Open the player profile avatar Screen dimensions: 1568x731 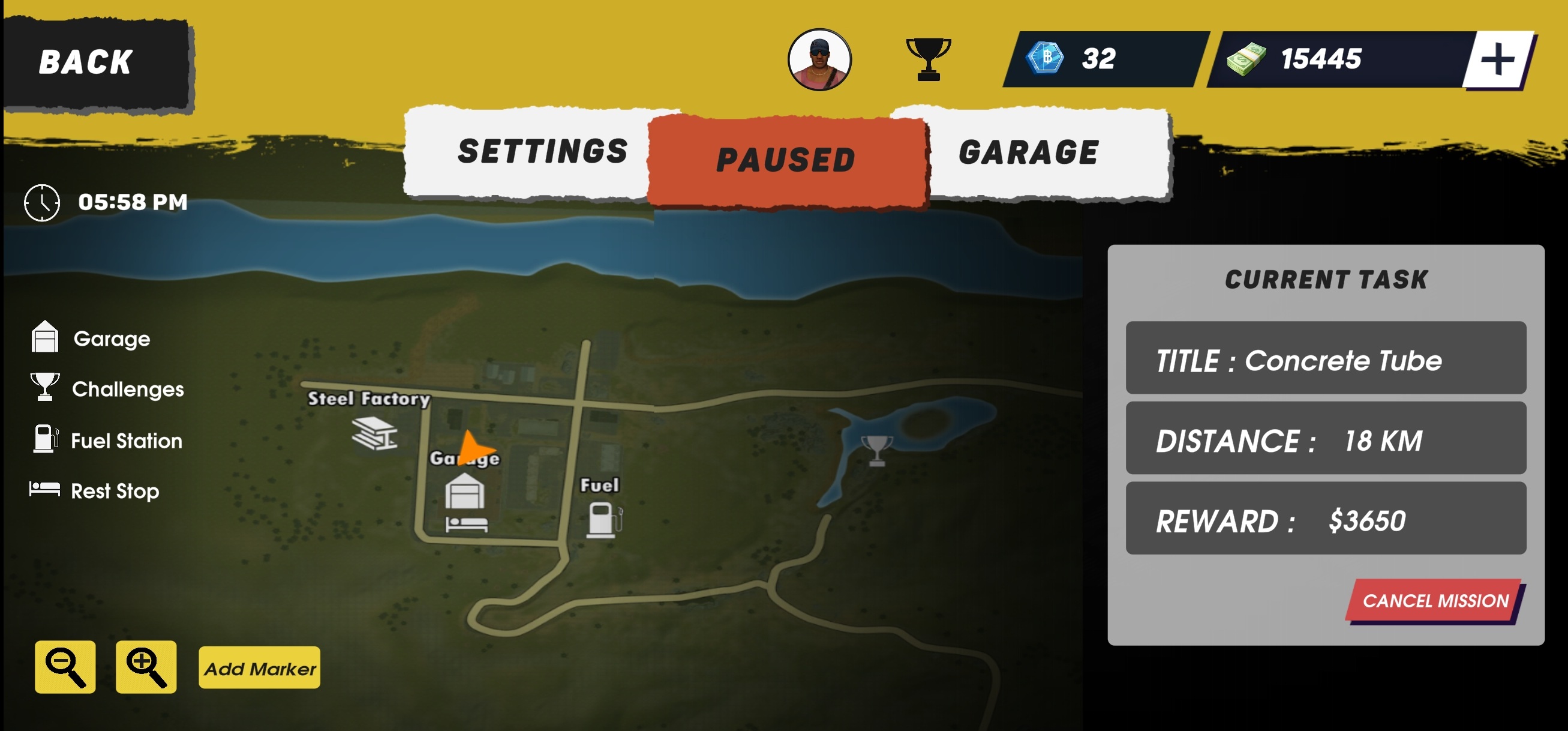coord(819,59)
